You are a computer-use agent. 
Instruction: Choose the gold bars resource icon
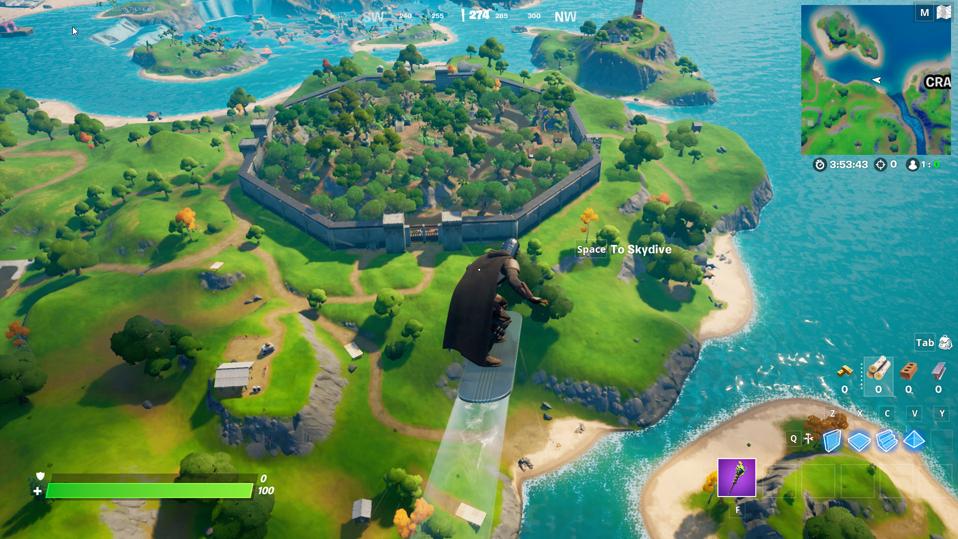(845, 372)
